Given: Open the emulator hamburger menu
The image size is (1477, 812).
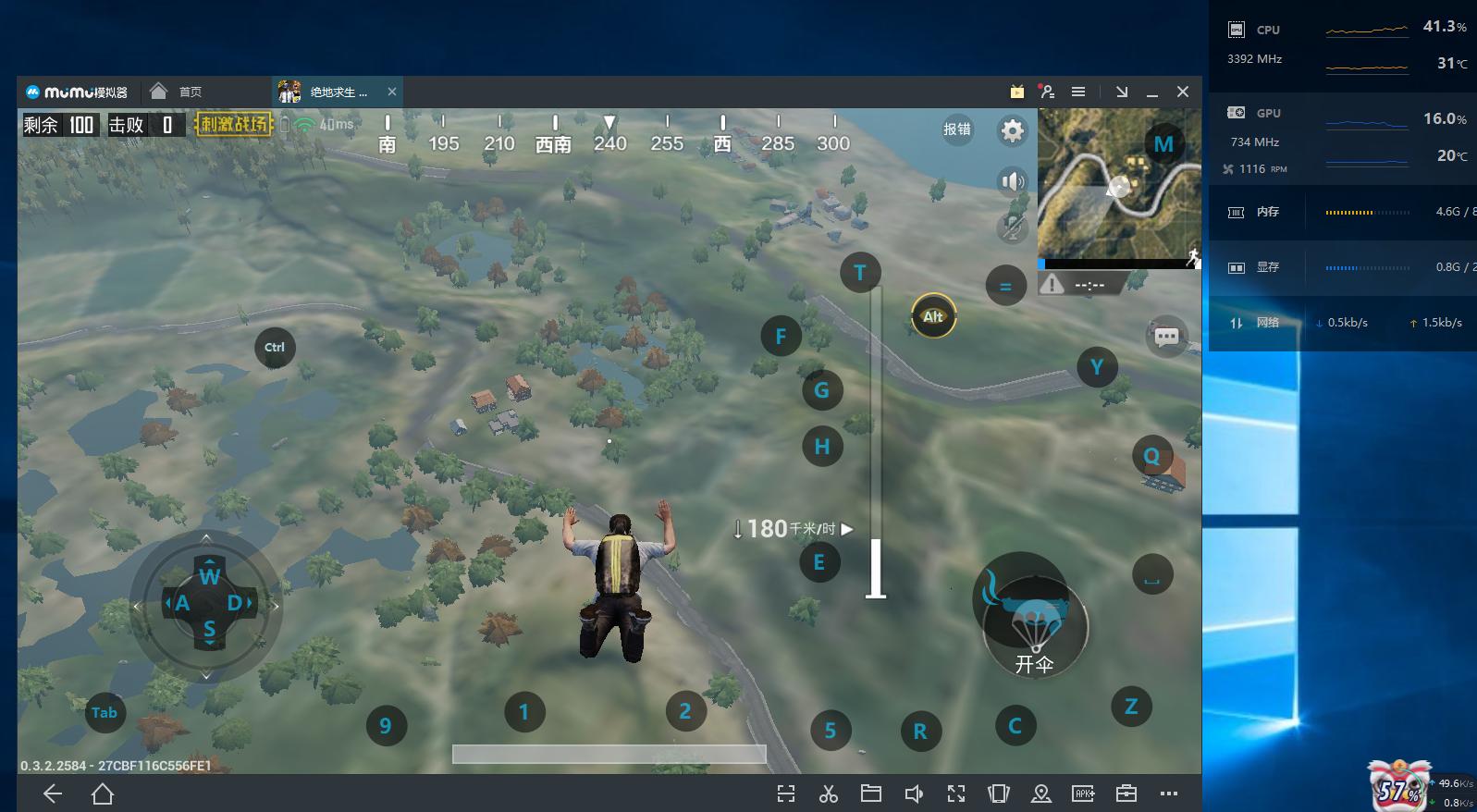Looking at the screenshot, I should tap(1078, 92).
